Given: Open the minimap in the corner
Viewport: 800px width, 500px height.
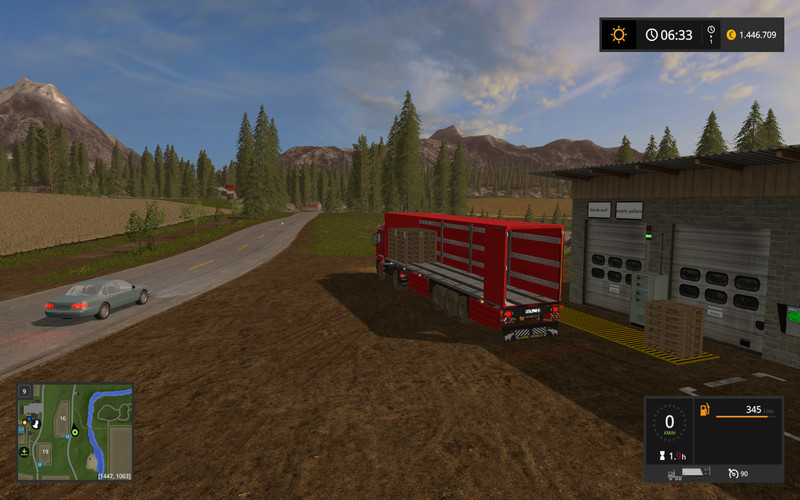Looking at the screenshot, I should click(x=75, y=432).
